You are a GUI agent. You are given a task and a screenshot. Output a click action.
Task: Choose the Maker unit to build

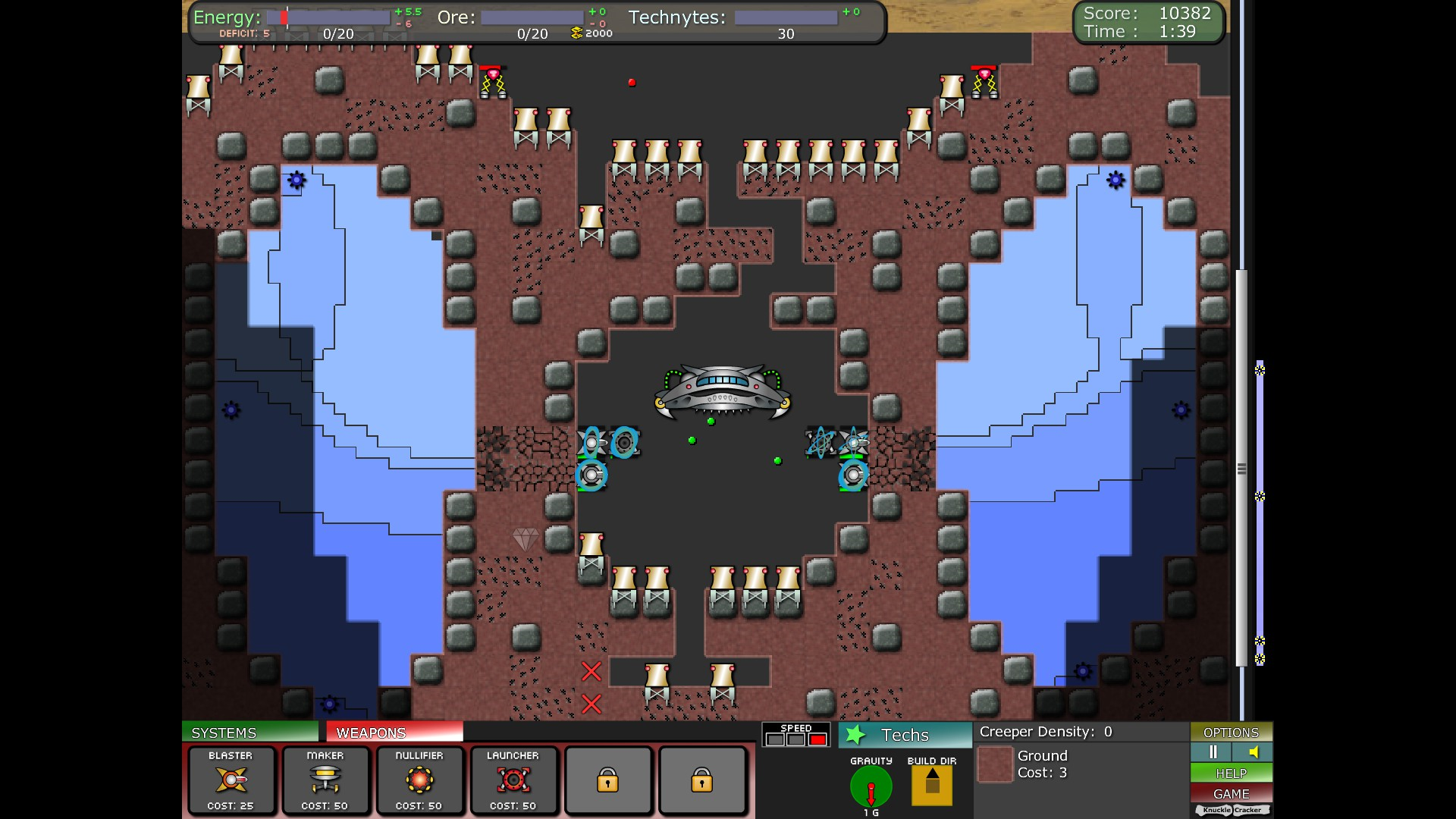[x=325, y=780]
